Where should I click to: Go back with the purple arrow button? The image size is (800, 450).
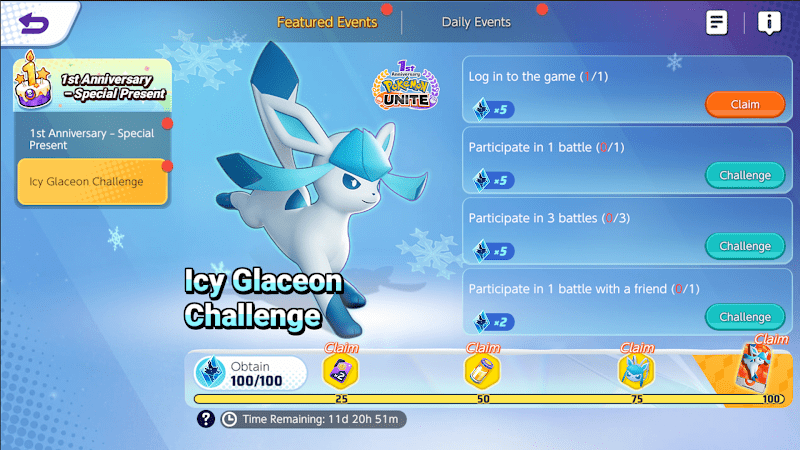(33, 23)
